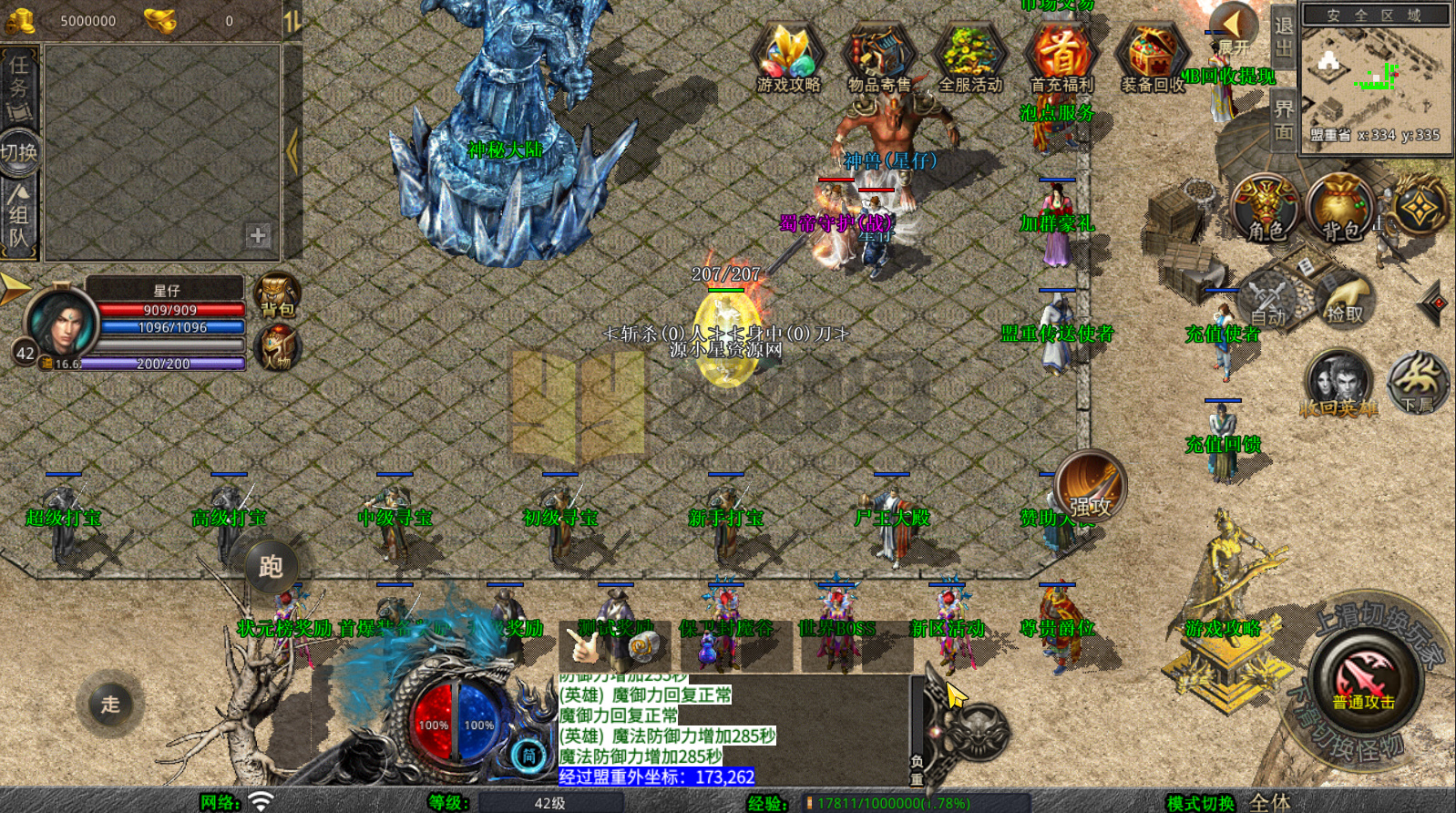This screenshot has height=813, width=1456.
Task: Click 切换 to switch the quest list
Action: (16, 149)
